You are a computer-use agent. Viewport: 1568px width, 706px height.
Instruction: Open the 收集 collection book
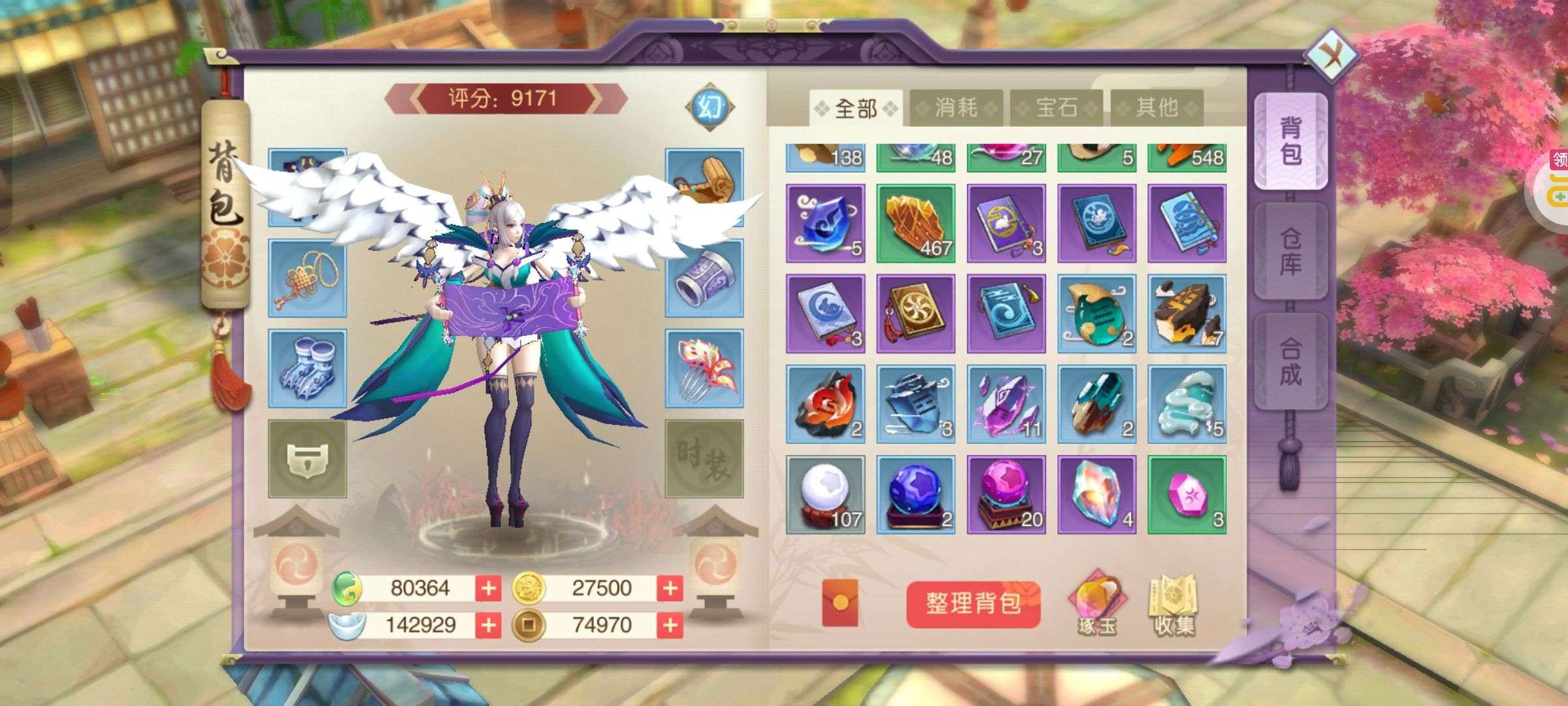1174,604
